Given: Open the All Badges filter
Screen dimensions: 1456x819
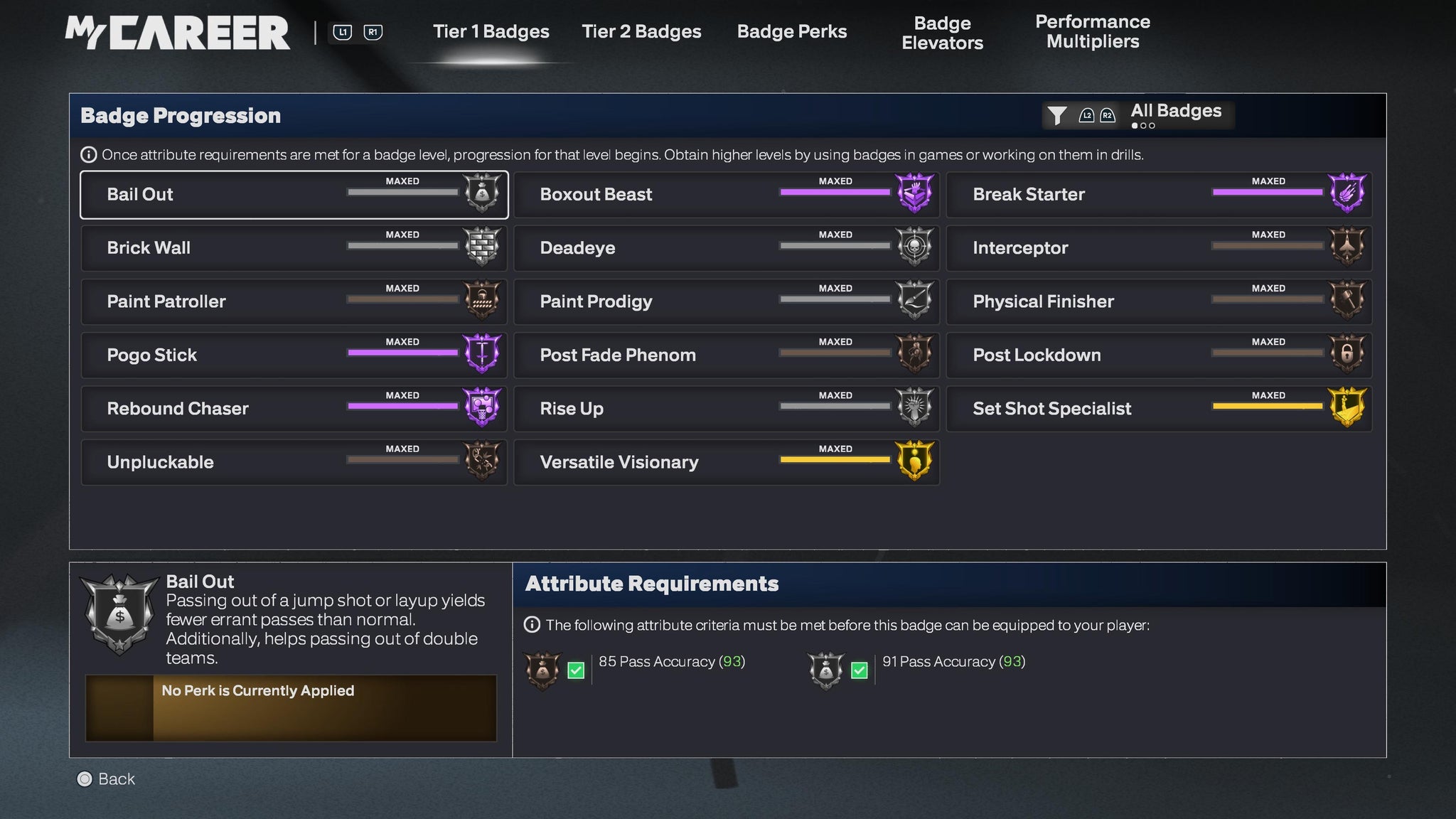Looking at the screenshot, I should pyautogui.click(x=1138, y=114).
